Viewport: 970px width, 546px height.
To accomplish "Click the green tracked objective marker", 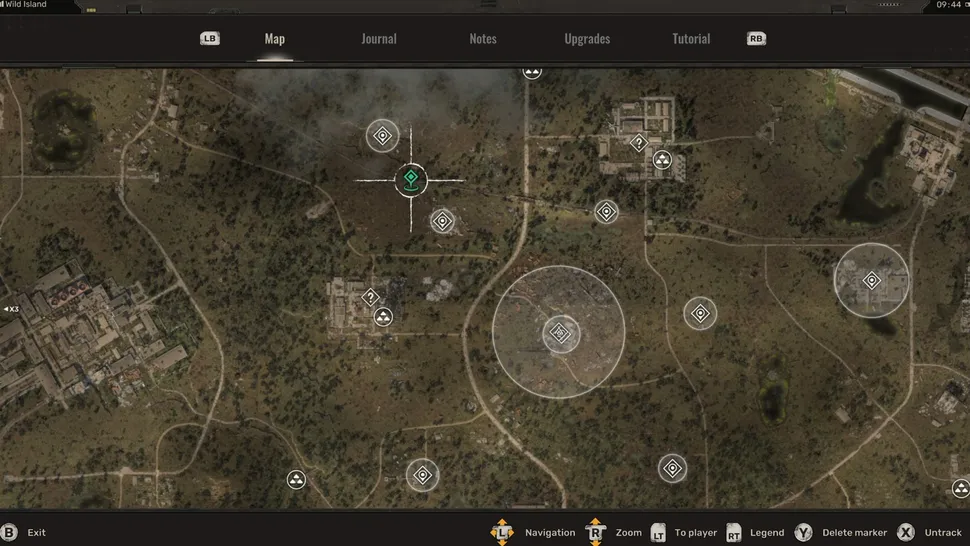I will point(410,180).
